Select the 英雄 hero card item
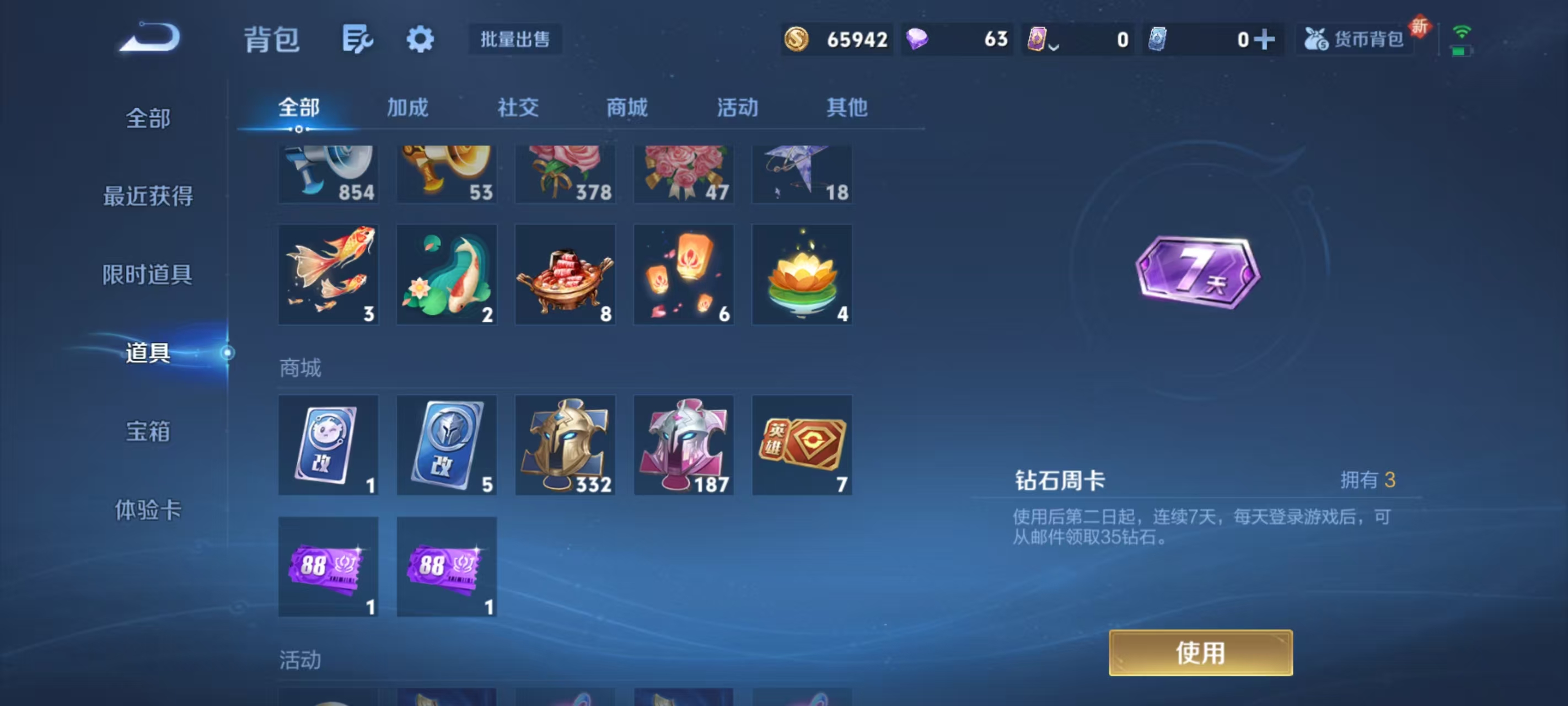Screen dimensions: 1568x706 click(x=802, y=445)
